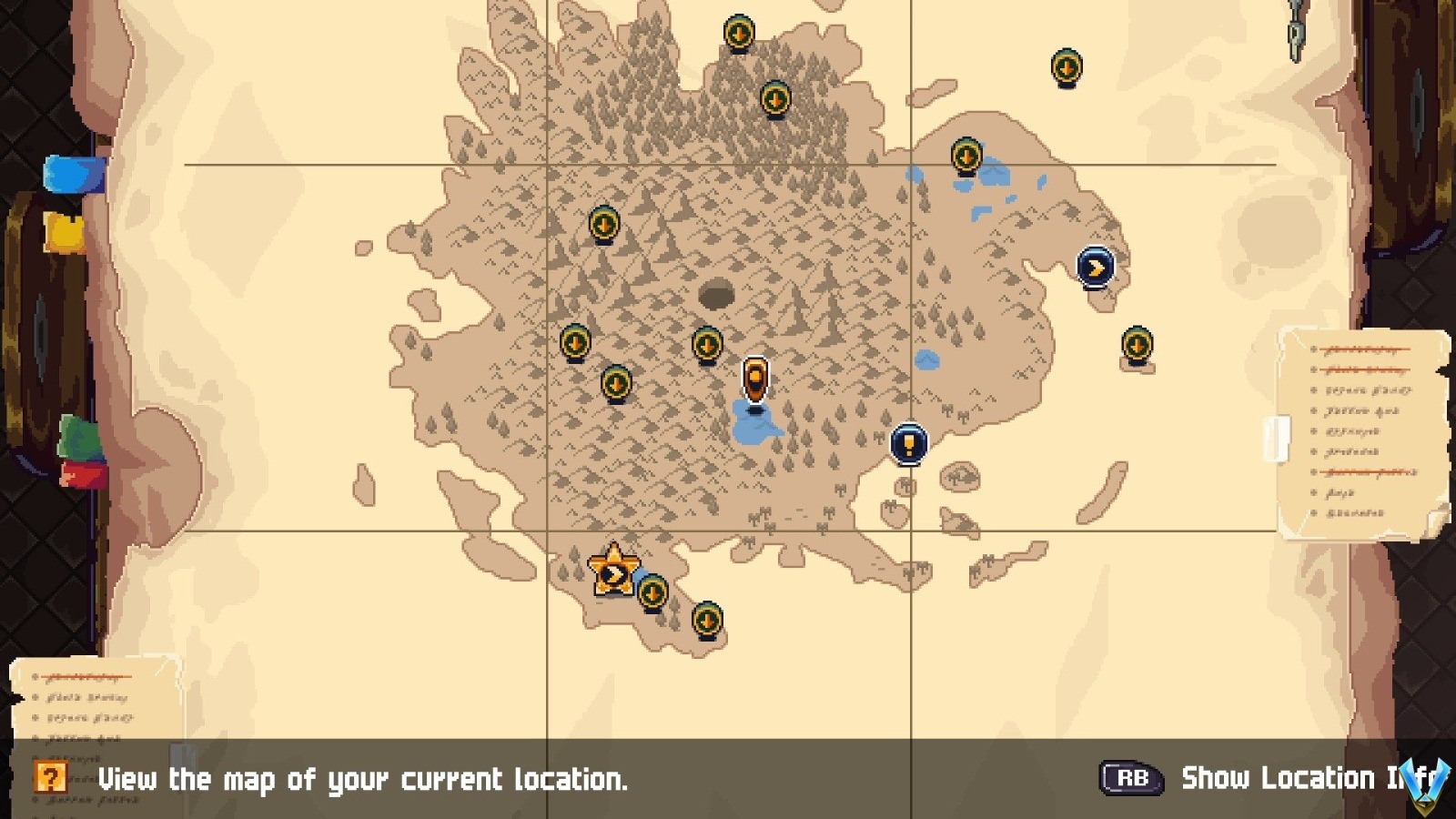1456x819 pixels.
Task: Toggle the bullet beside the last checklist entry
Action: 1313,513
